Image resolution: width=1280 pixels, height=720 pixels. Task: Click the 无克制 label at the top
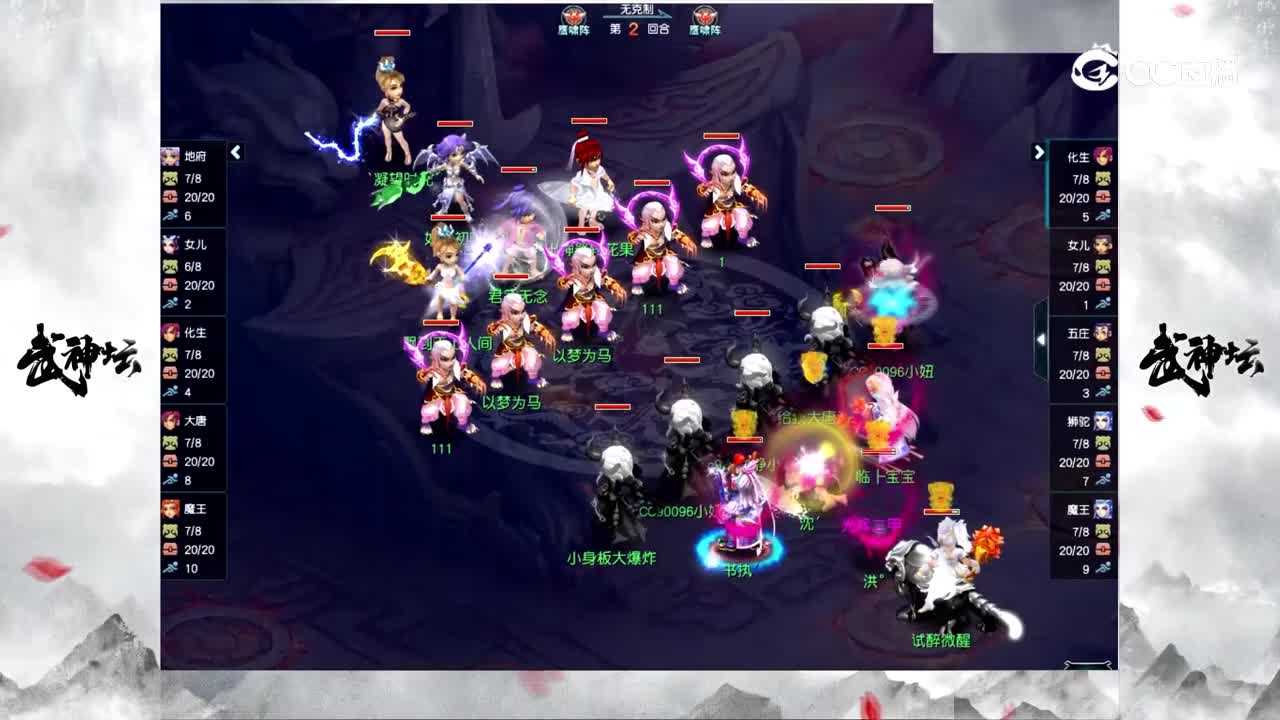pyautogui.click(x=638, y=9)
